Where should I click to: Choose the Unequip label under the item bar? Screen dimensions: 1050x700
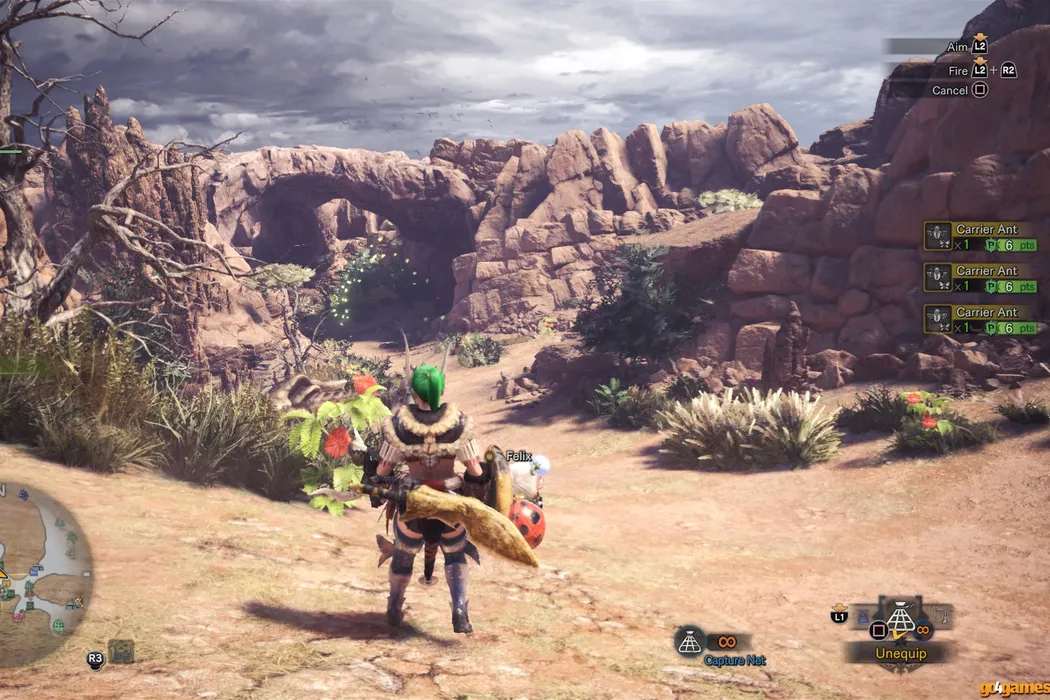tap(900, 654)
